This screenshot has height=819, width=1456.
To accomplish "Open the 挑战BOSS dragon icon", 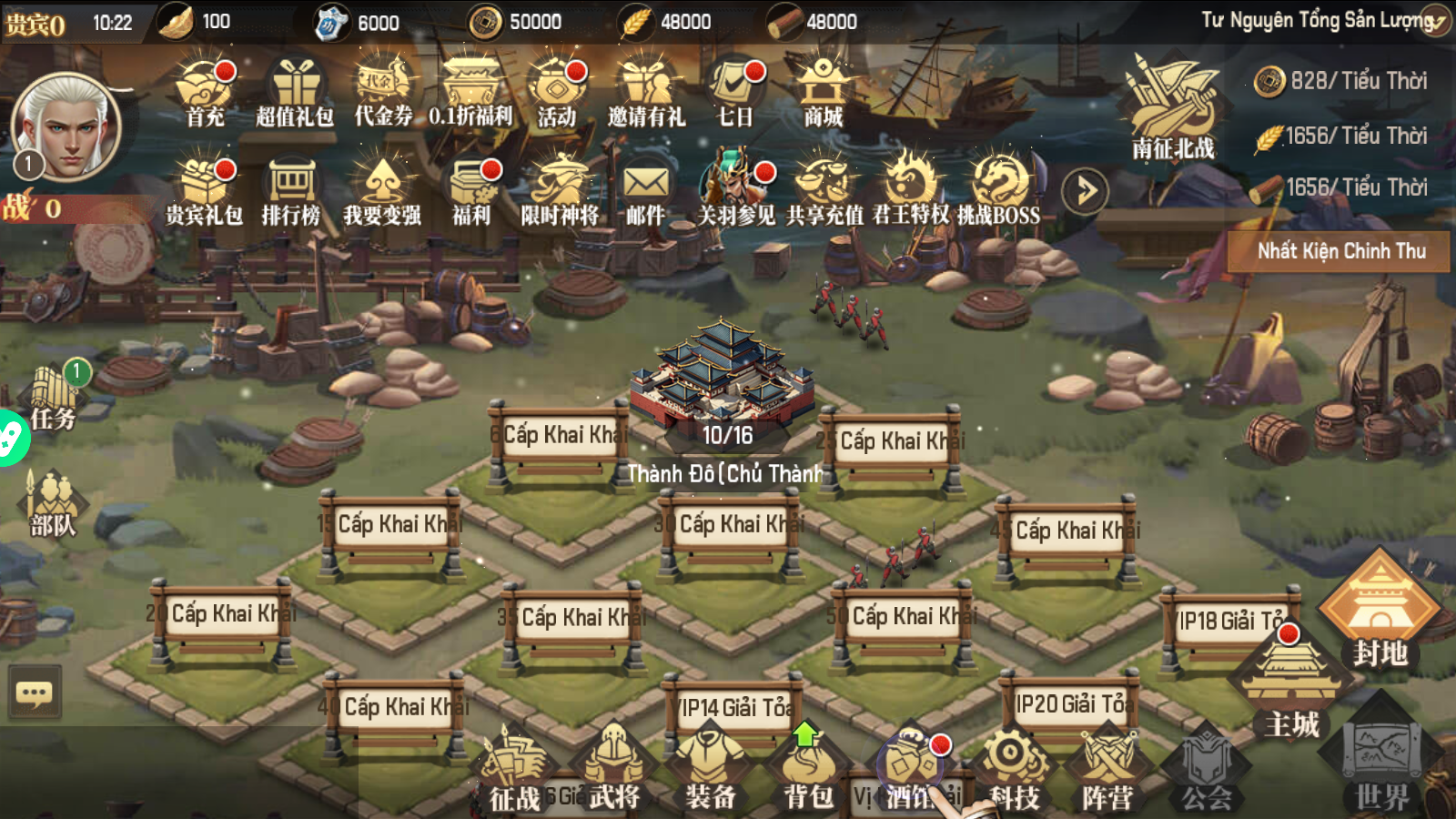I will [998, 191].
